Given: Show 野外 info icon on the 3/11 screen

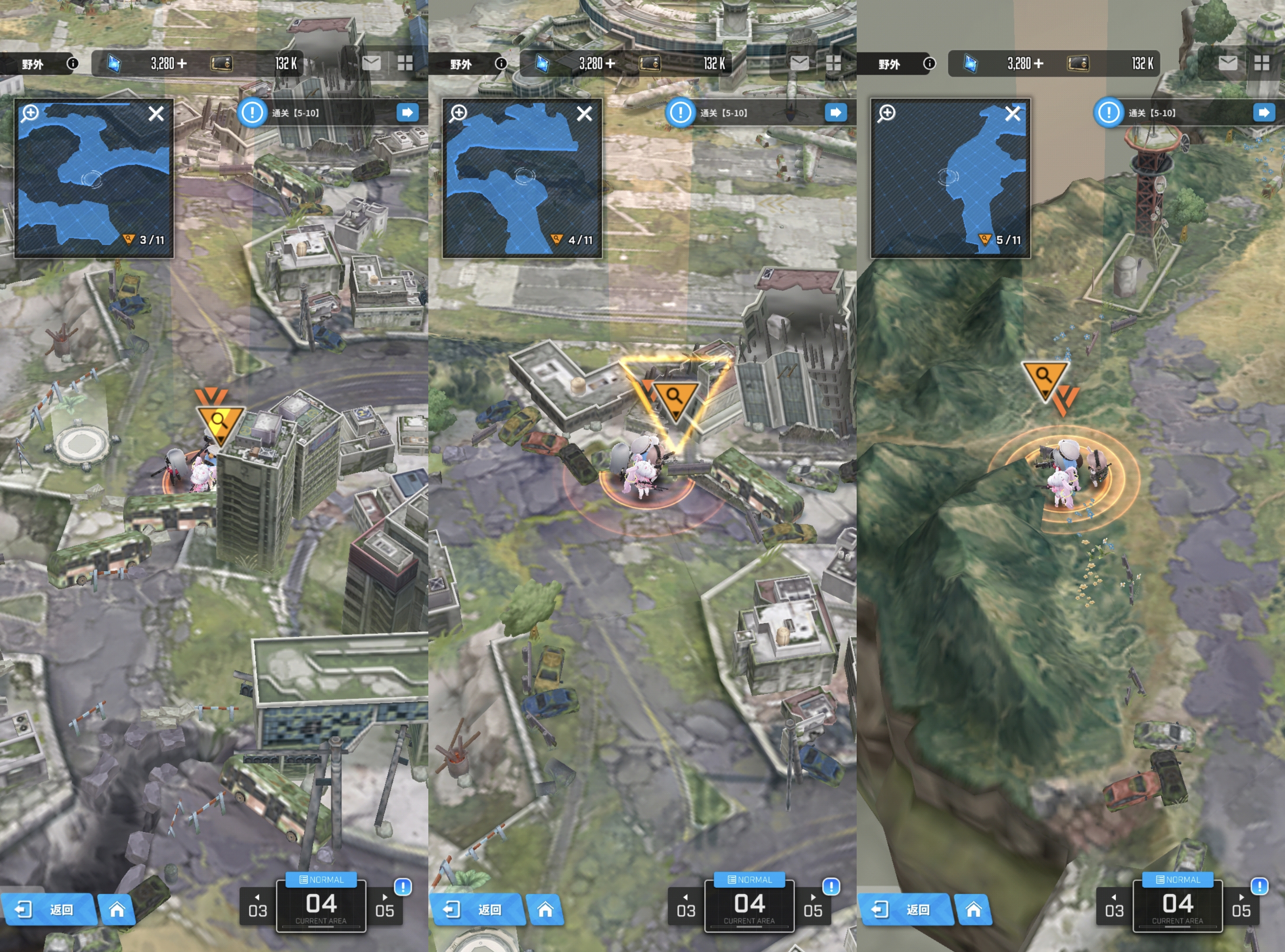Looking at the screenshot, I should coord(73,63).
